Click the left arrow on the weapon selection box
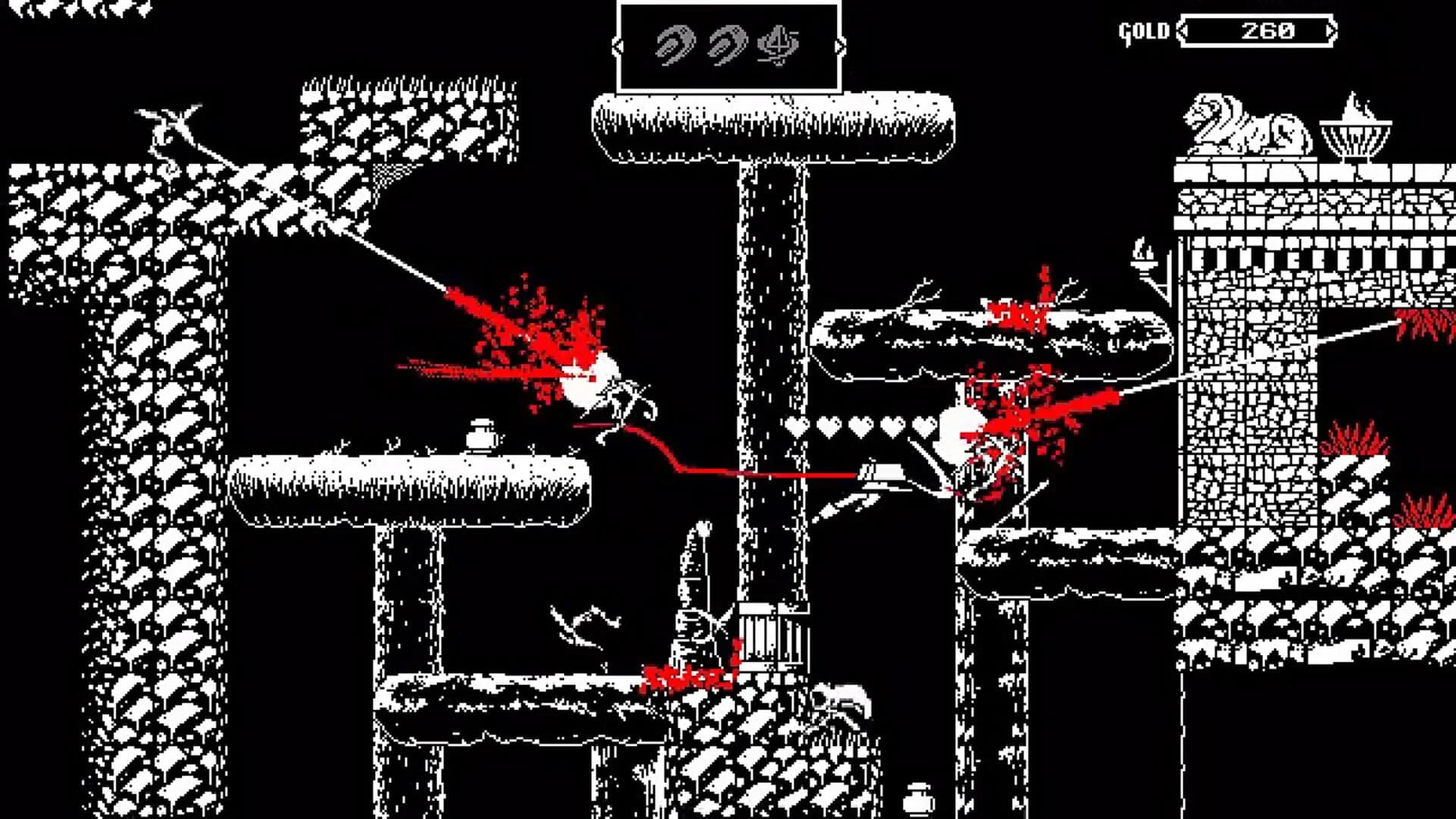Image resolution: width=1456 pixels, height=819 pixels. (617, 45)
